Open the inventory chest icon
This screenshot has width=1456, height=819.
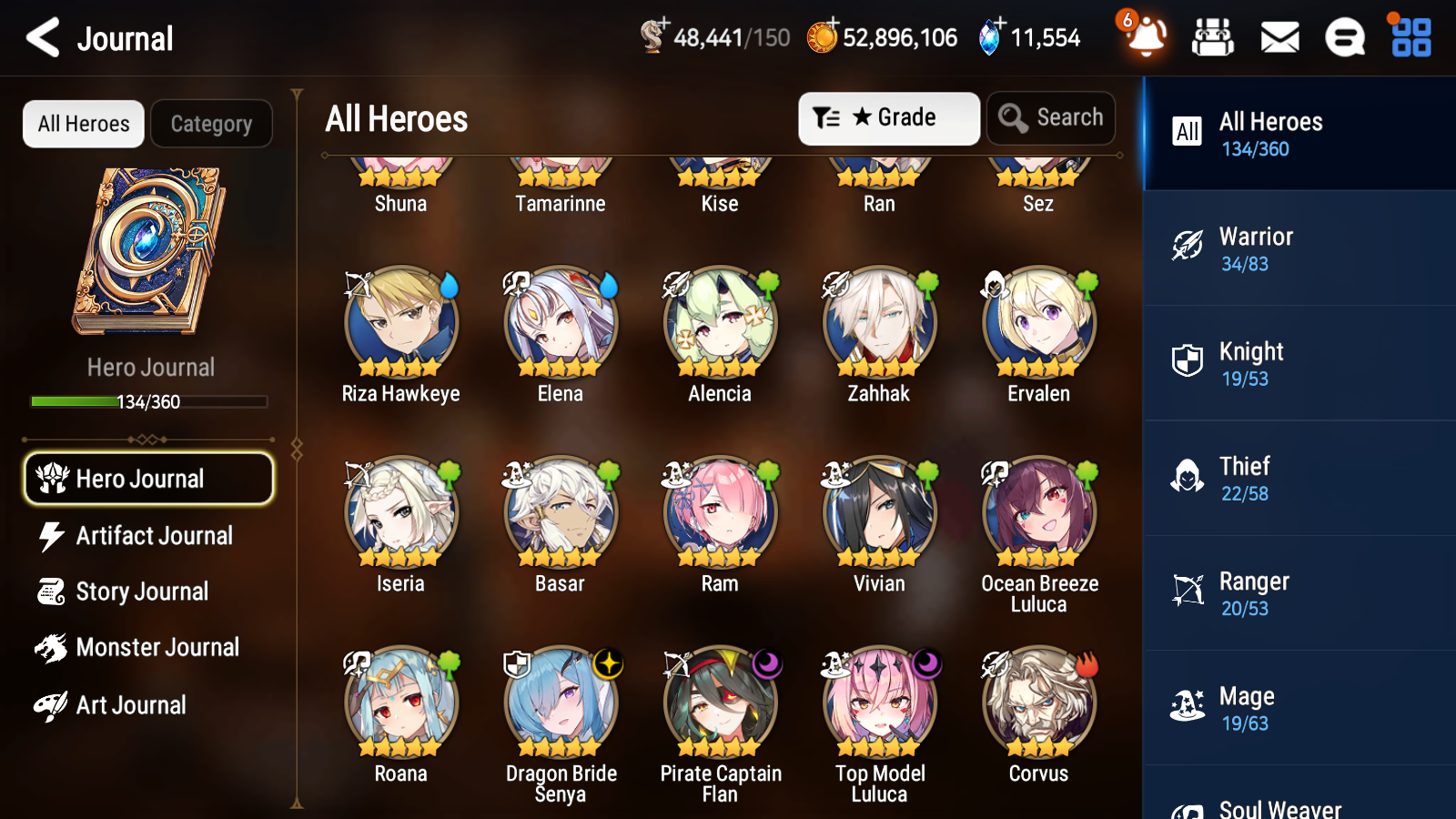[1213, 38]
